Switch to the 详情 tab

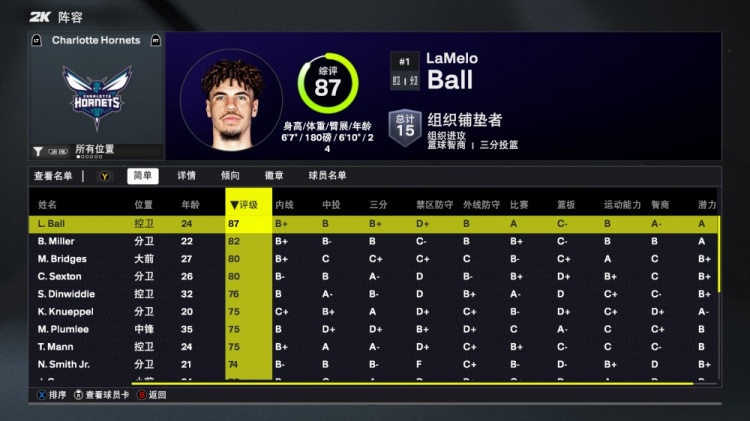click(x=187, y=176)
